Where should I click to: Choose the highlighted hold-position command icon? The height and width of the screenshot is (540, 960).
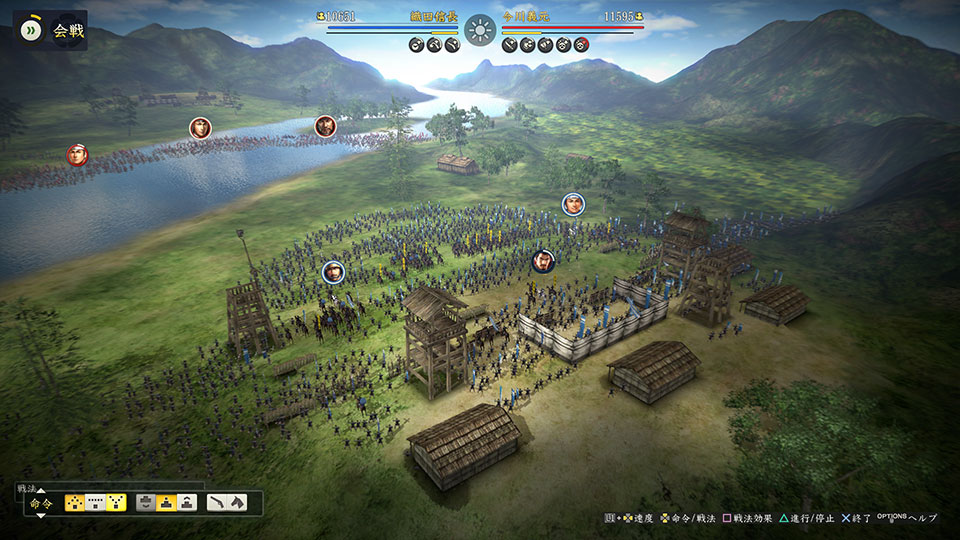pos(166,503)
